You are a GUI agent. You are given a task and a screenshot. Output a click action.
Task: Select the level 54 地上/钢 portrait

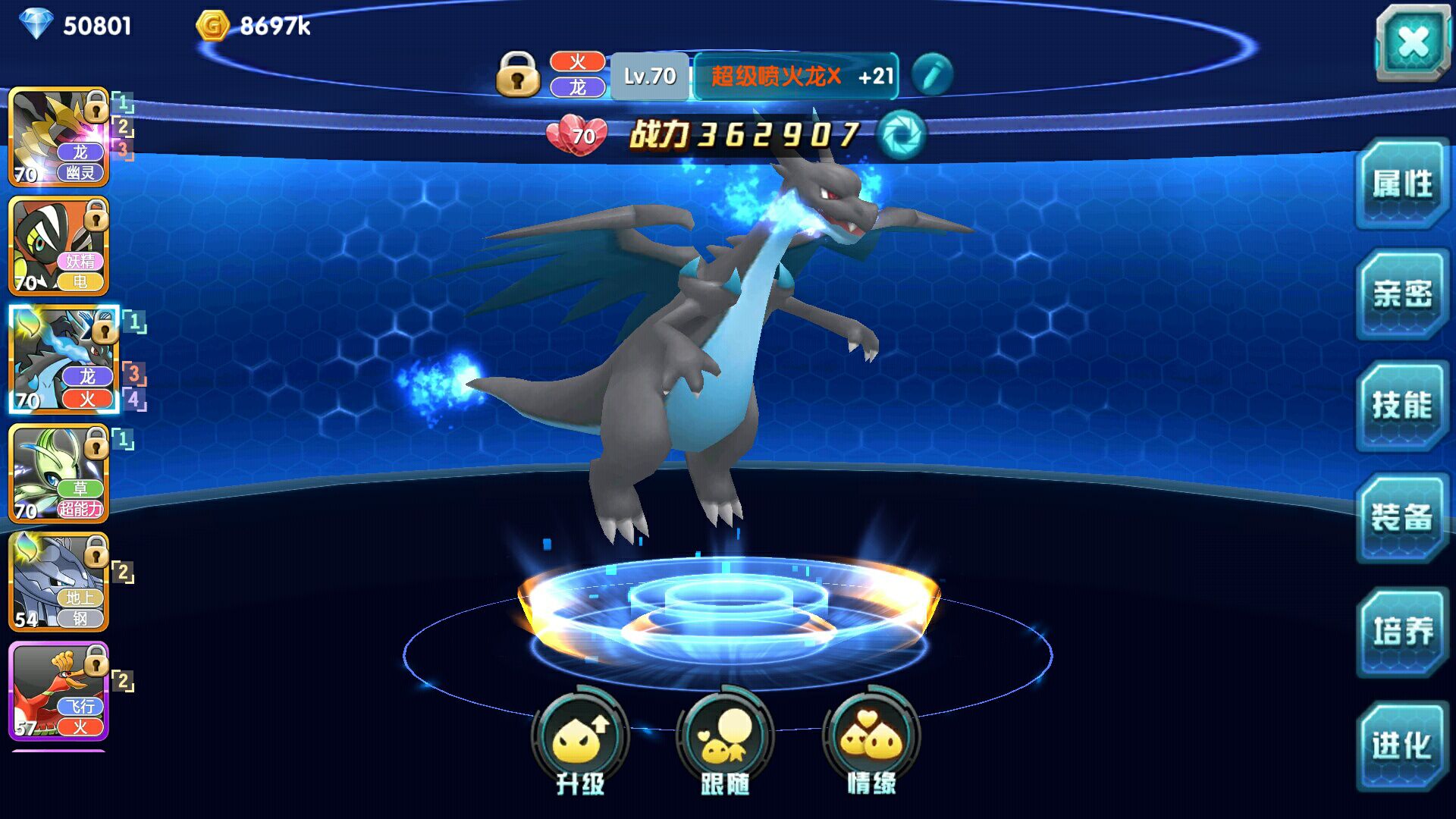coord(59,582)
